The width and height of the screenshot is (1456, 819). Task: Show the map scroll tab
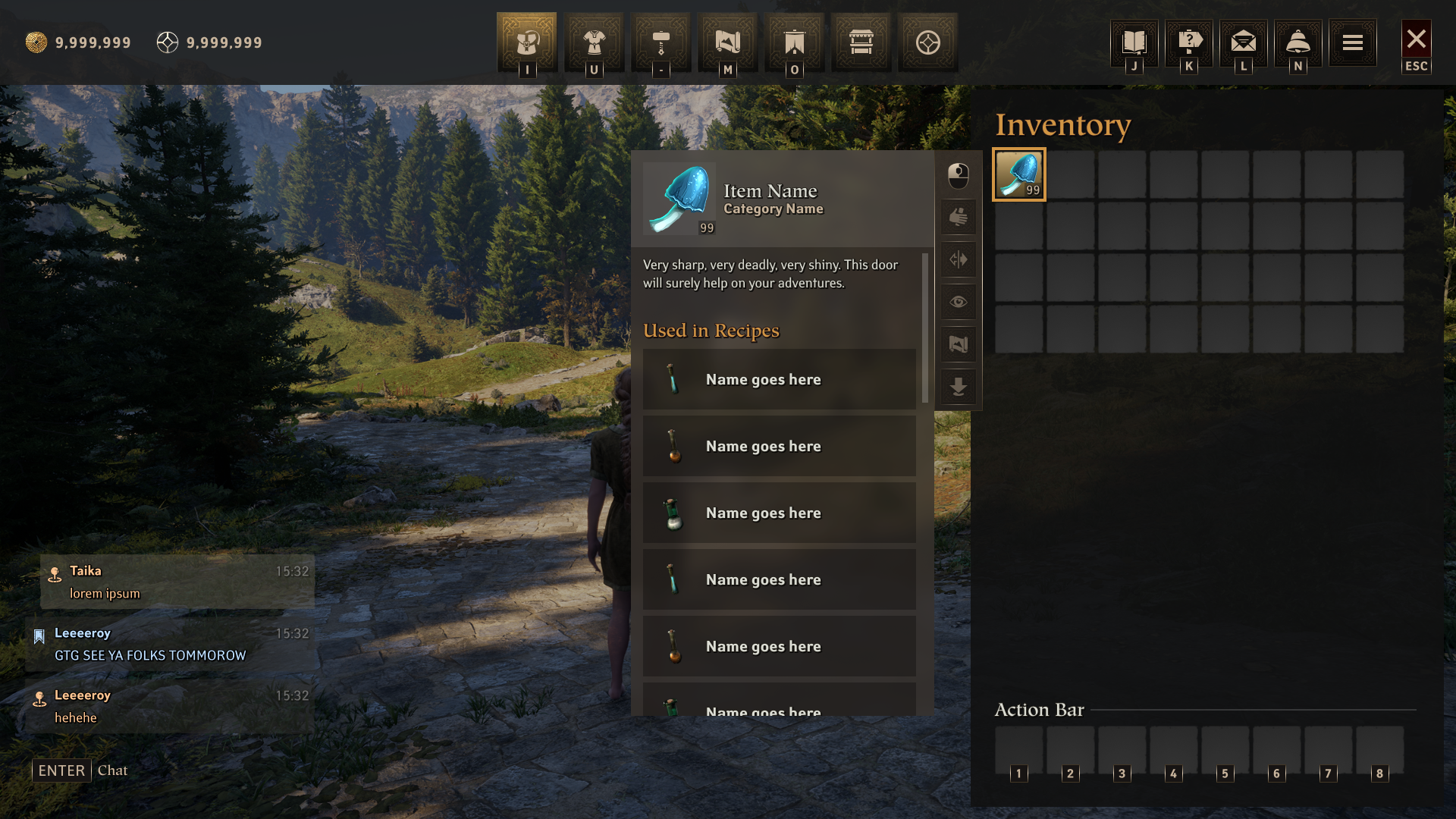click(727, 42)
